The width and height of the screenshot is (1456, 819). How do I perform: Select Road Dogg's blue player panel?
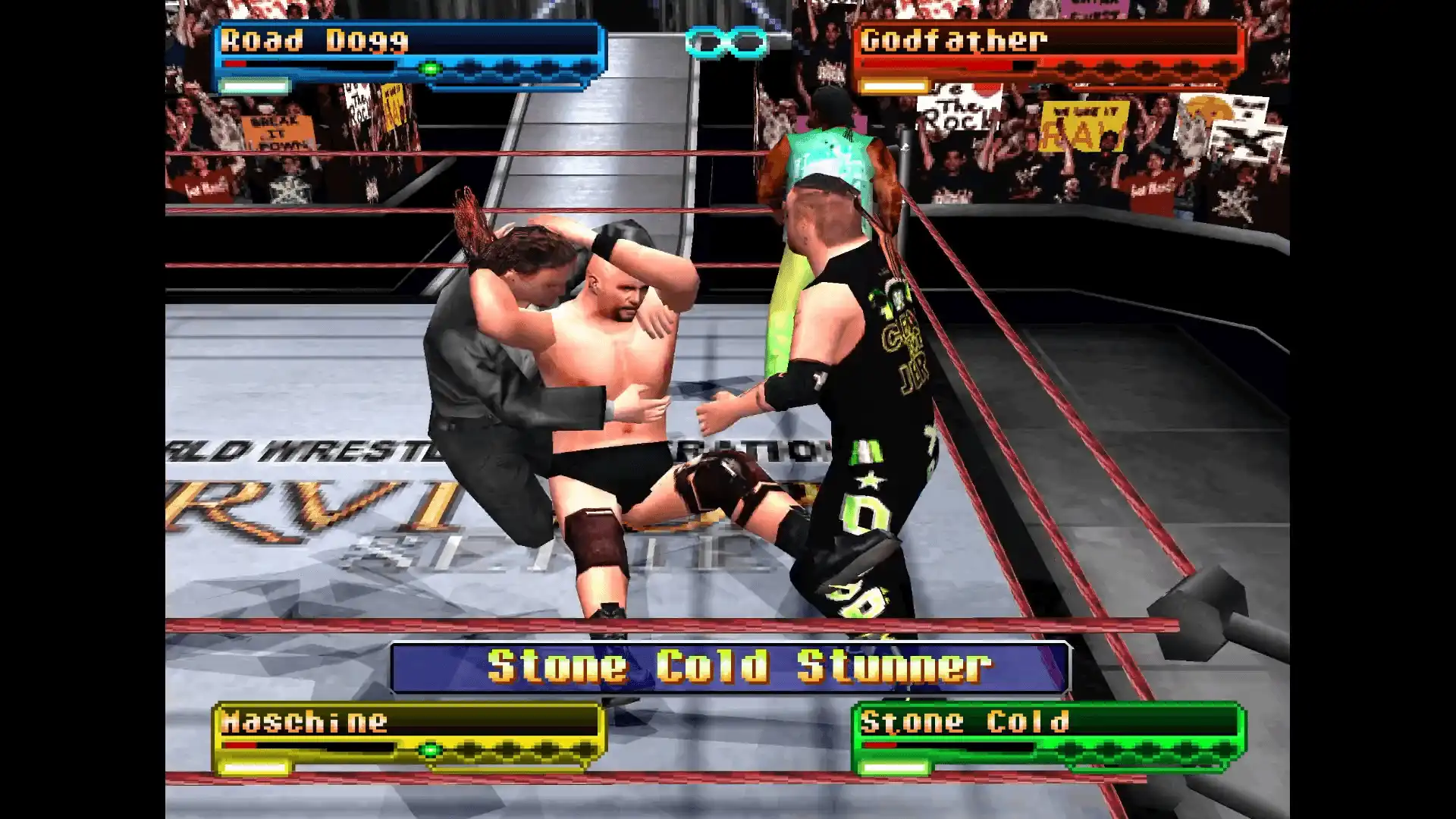click(x=408, y=55)
